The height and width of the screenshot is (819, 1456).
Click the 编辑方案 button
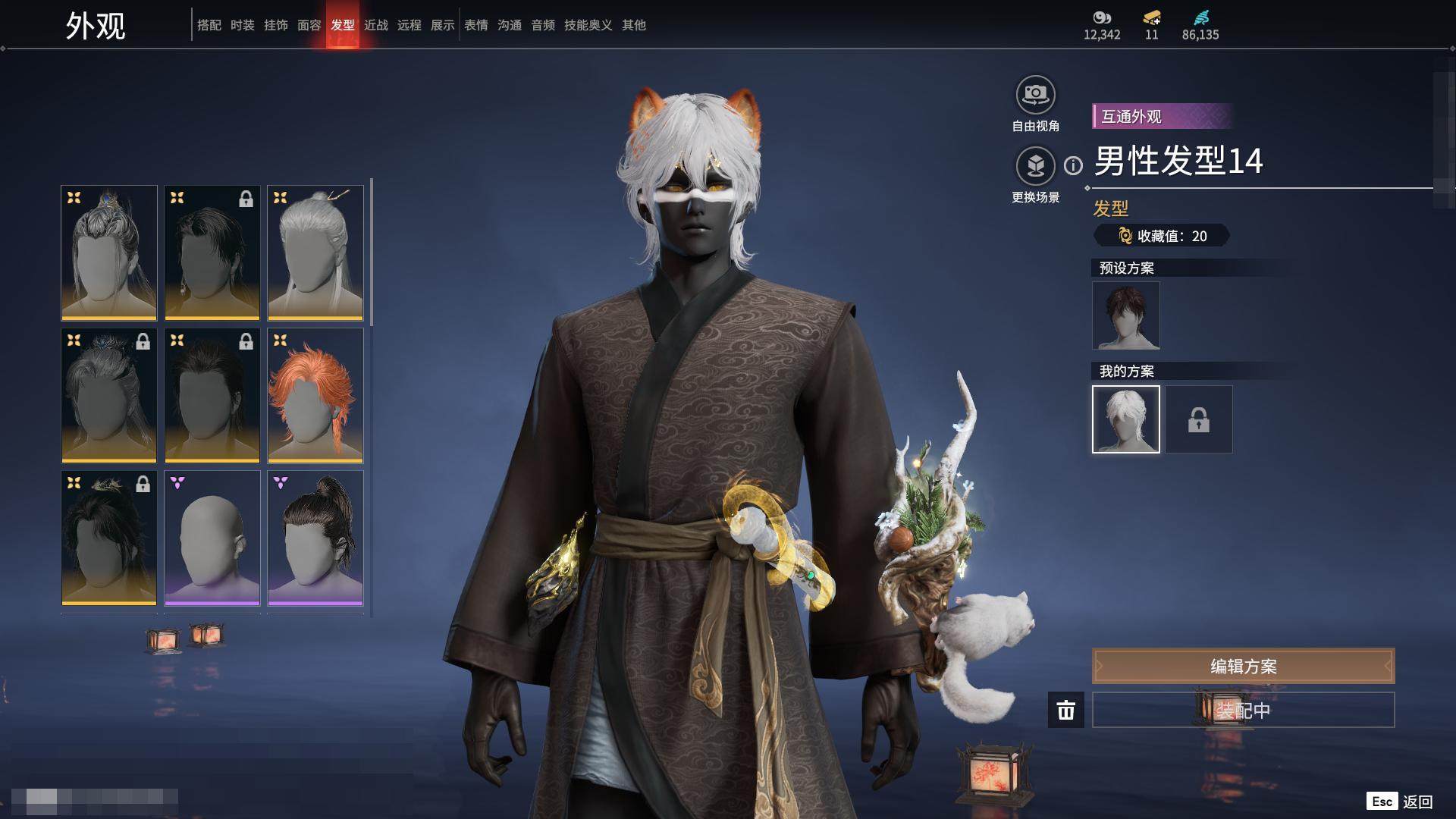[x=1243, y=667]
